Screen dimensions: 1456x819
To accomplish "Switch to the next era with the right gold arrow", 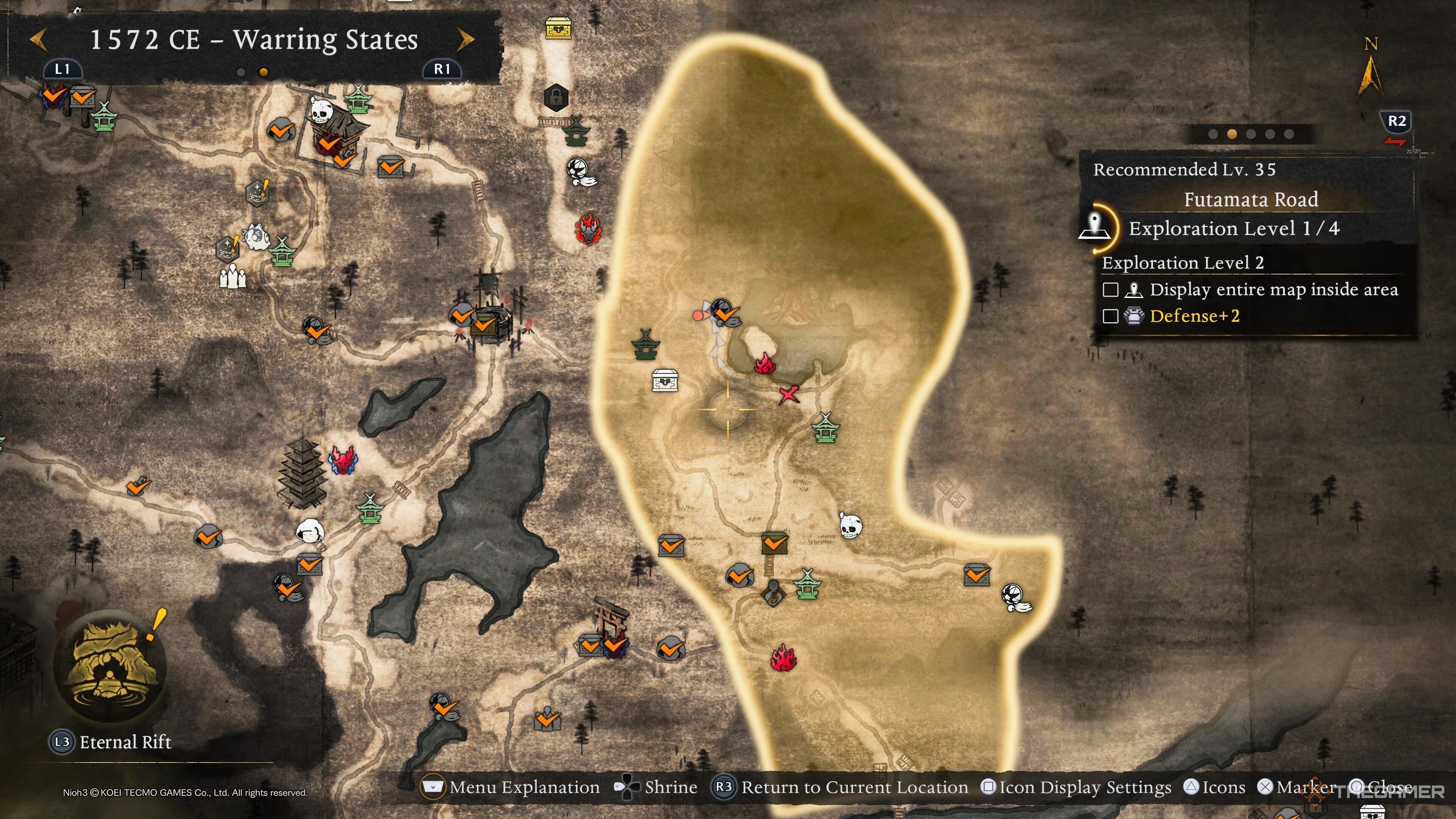I will (465, 39).
